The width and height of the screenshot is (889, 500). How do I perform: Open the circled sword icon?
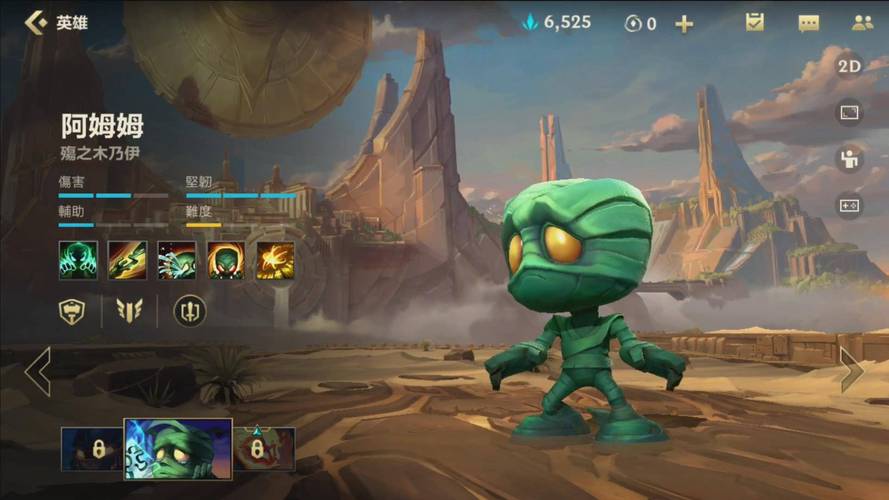(190, 311)
